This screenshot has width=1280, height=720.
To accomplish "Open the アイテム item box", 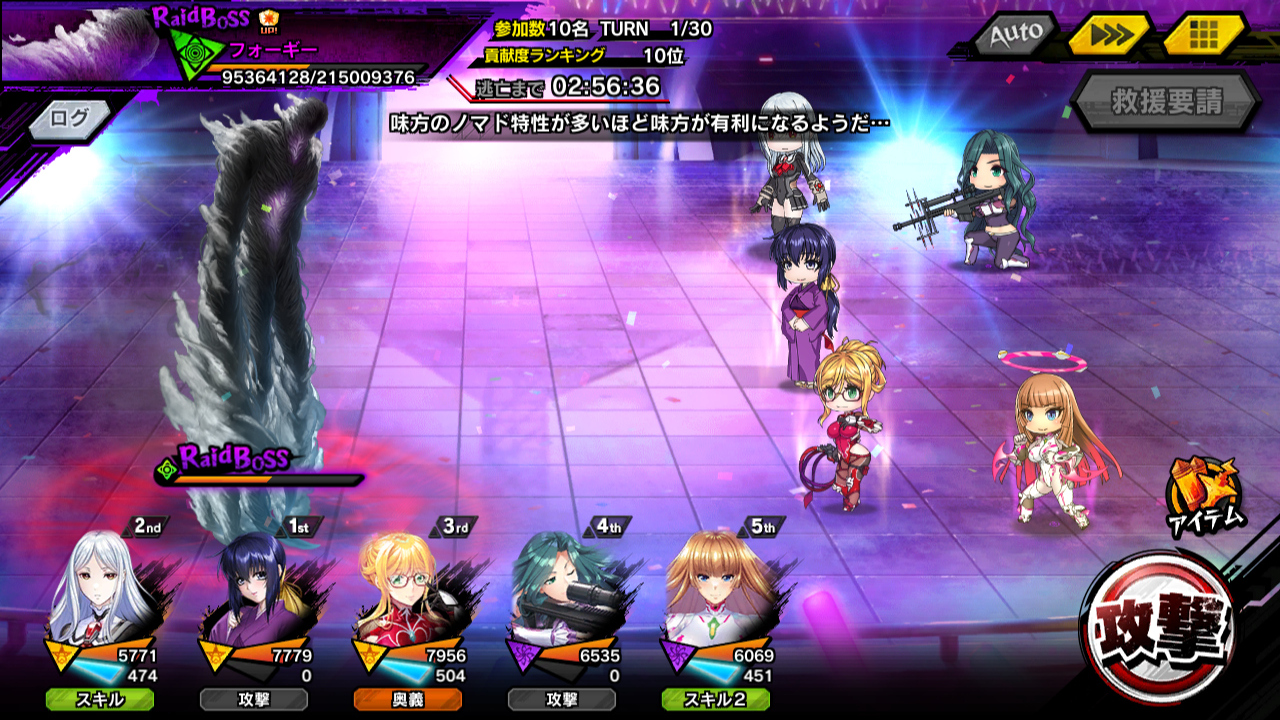I will pyautogui.click(x=1205, y=493).
